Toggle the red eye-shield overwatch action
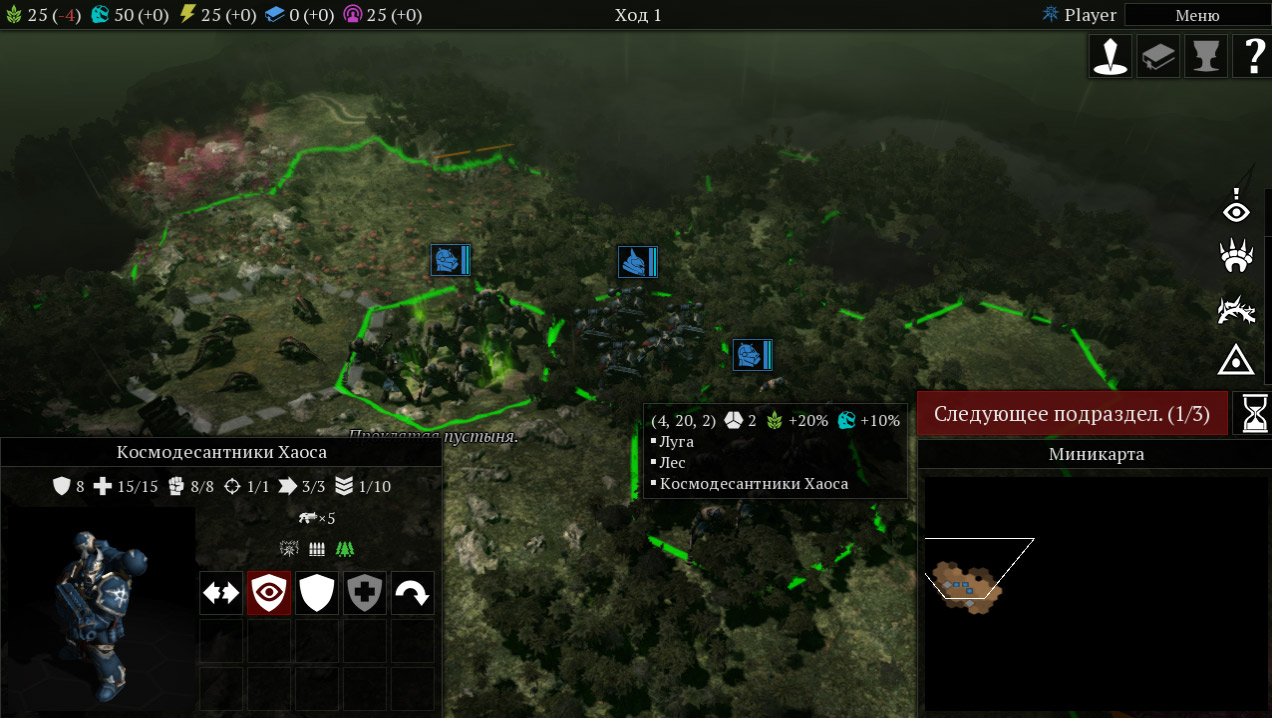Viewport: 1272px width, 718px height. (x=269, y=593)
